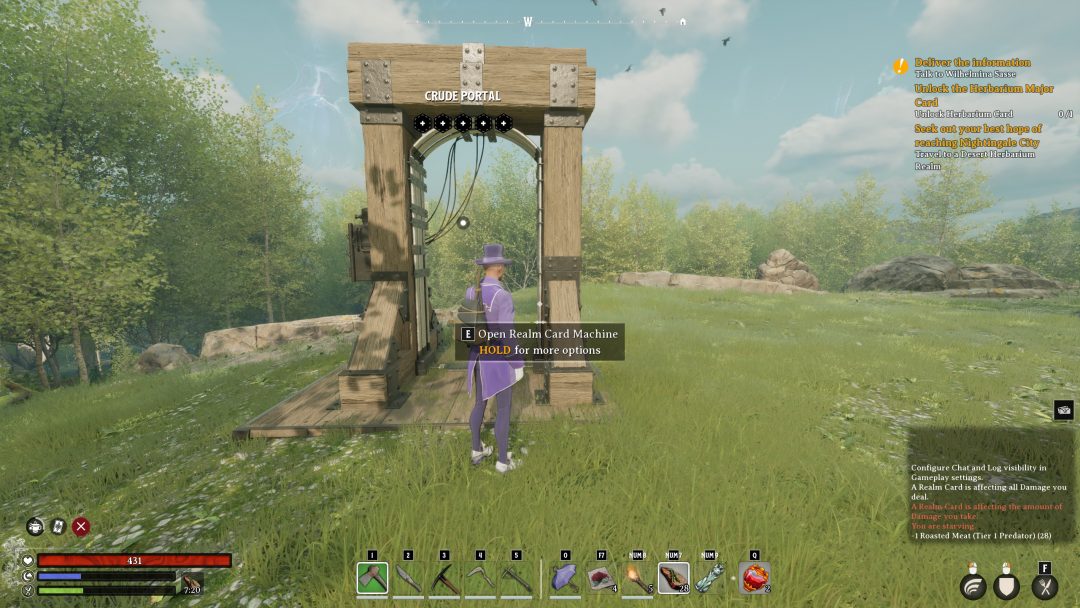Screen dimensions: 1080x608
Task: Equip the purple umbrella slot
Action: pyautogui.click(x=565, y=578)
